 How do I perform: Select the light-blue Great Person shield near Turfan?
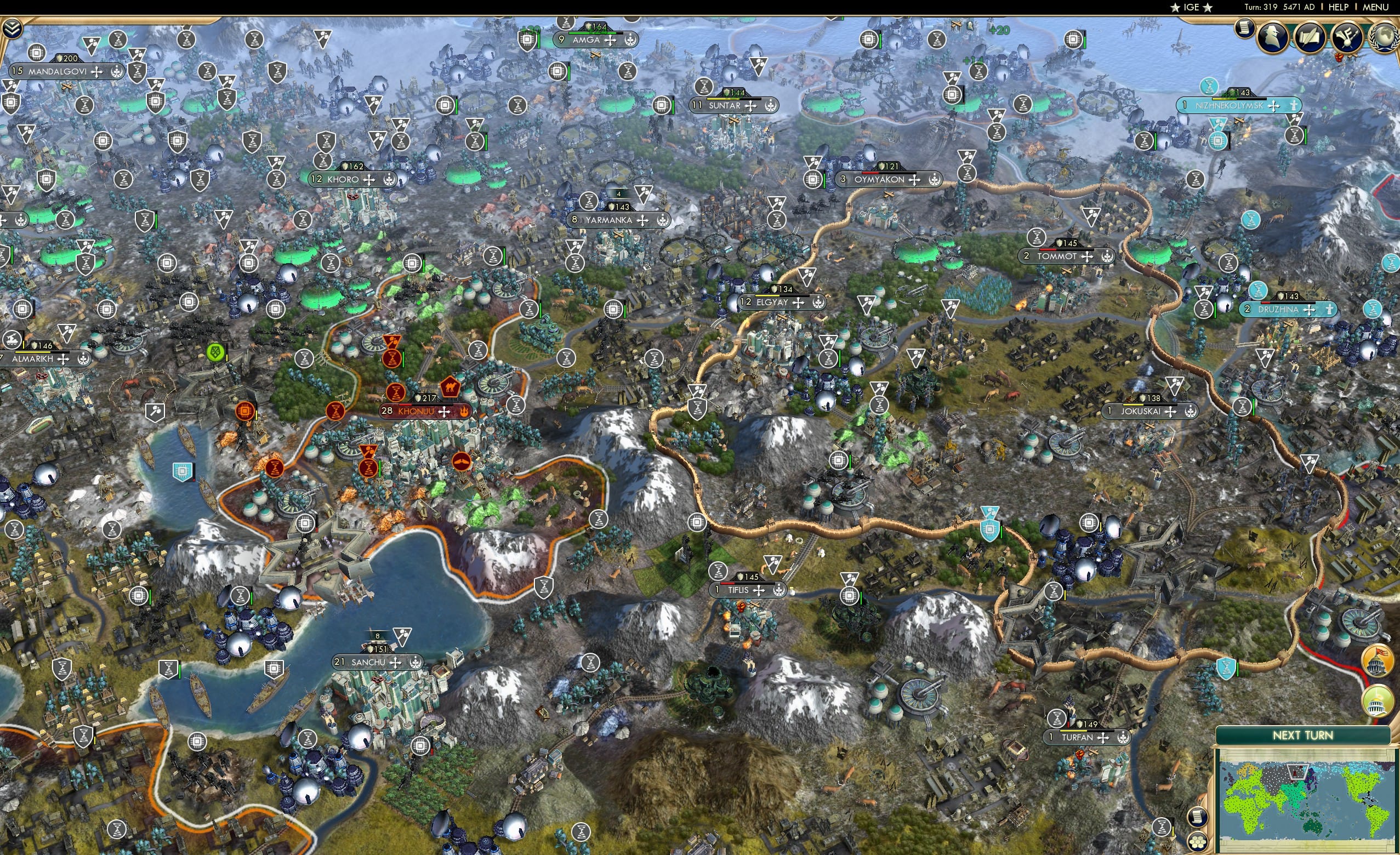(1226, 670)
